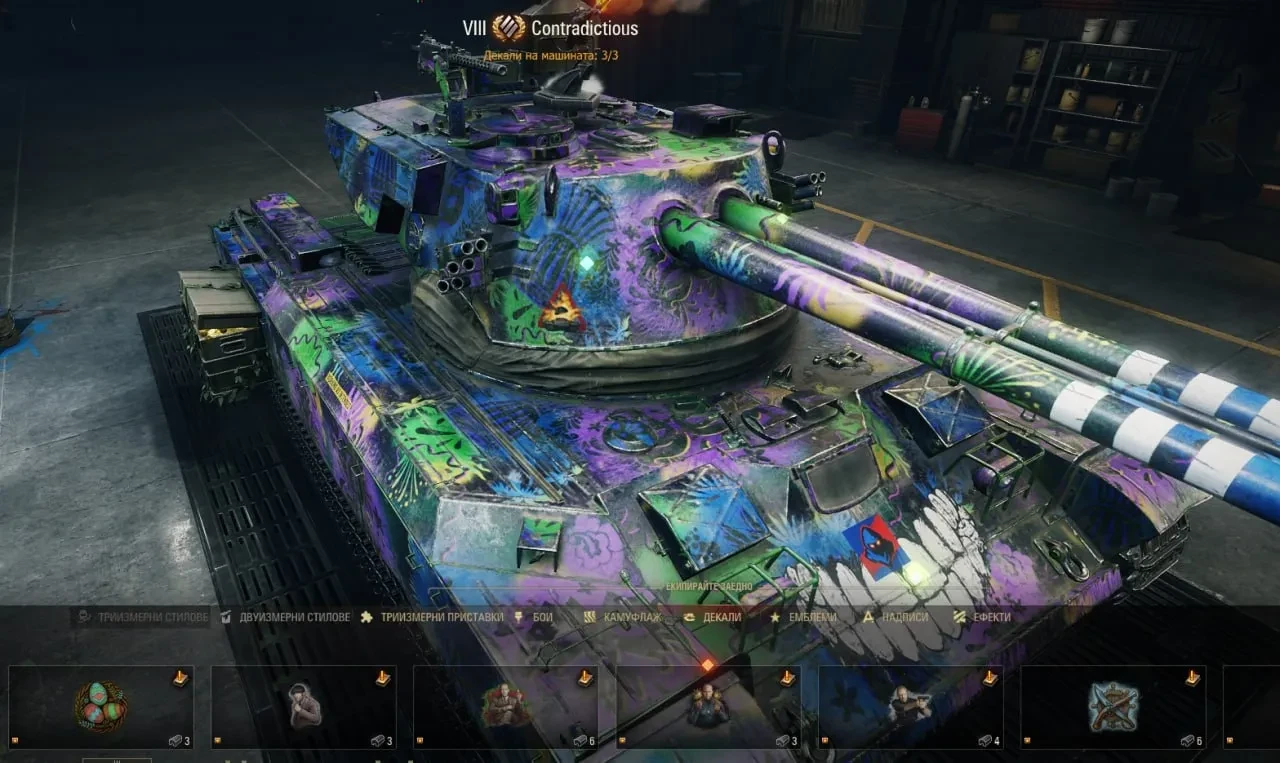
Task: Choose the Easter eggs nest decal
Action: (x=101, y=707)
